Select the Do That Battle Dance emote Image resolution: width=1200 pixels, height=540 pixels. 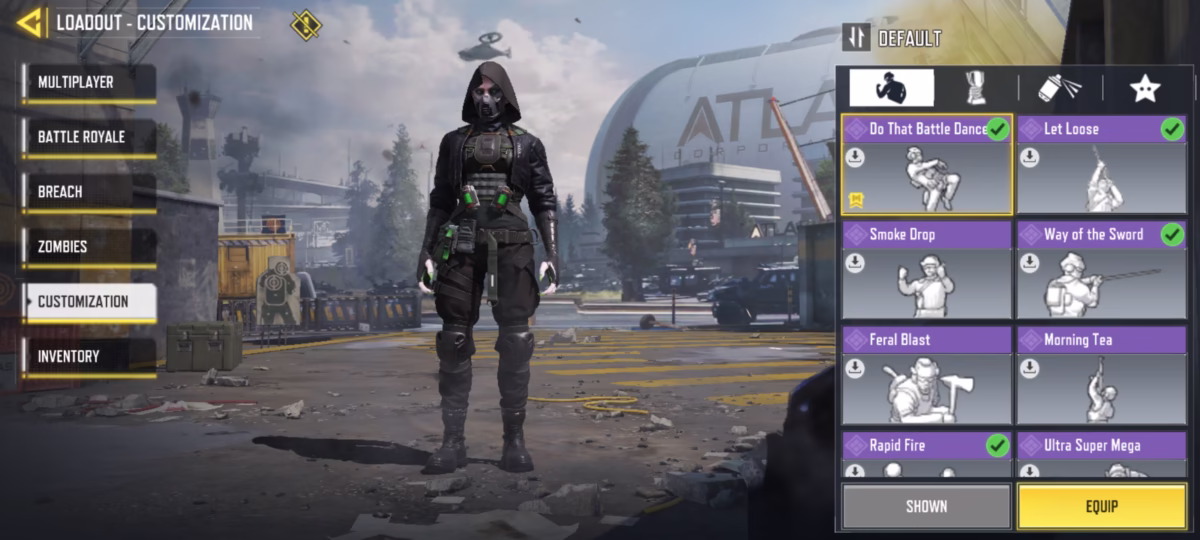(x=927, y=165)
